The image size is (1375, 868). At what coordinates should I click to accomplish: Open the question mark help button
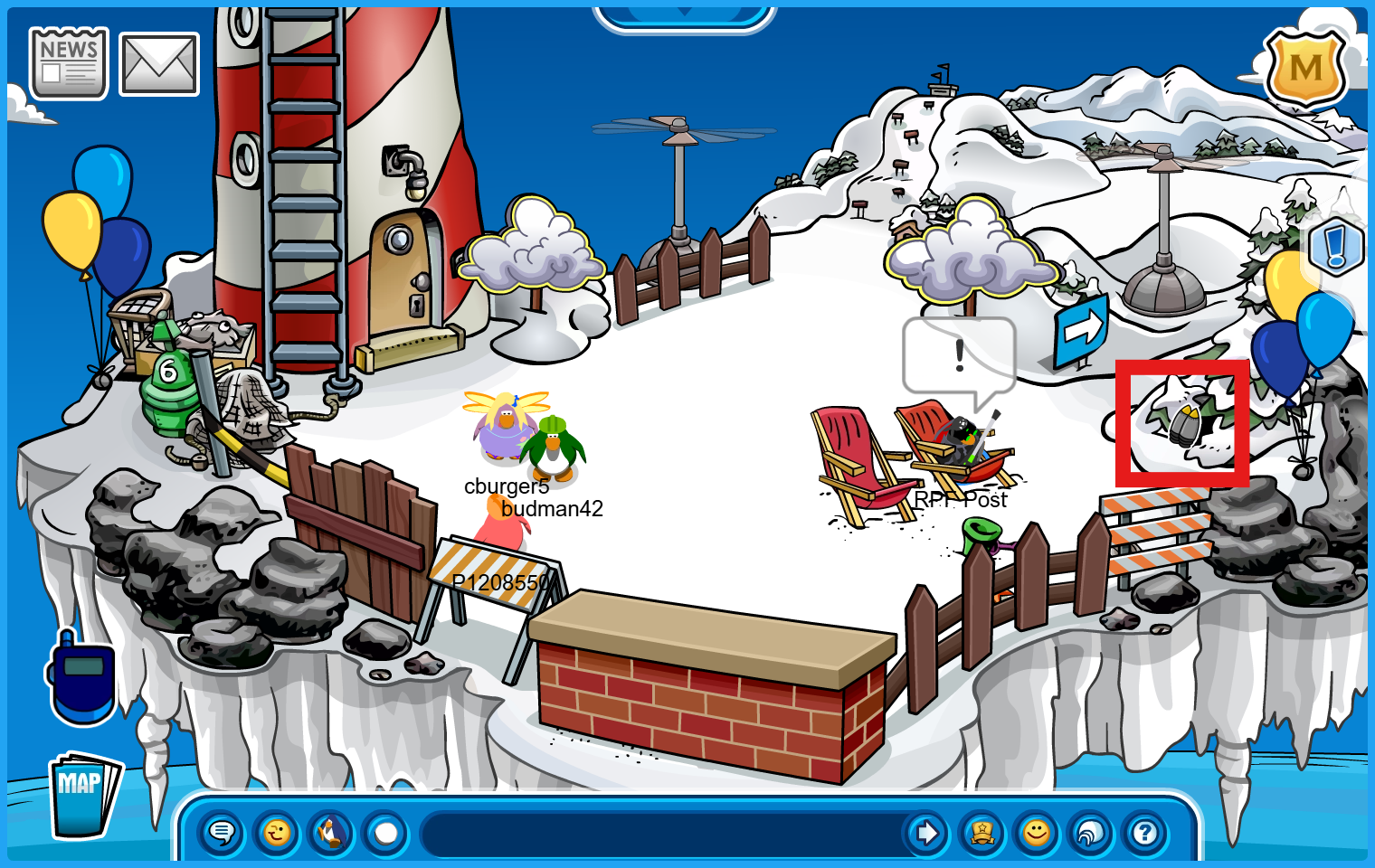point(1145,833)
